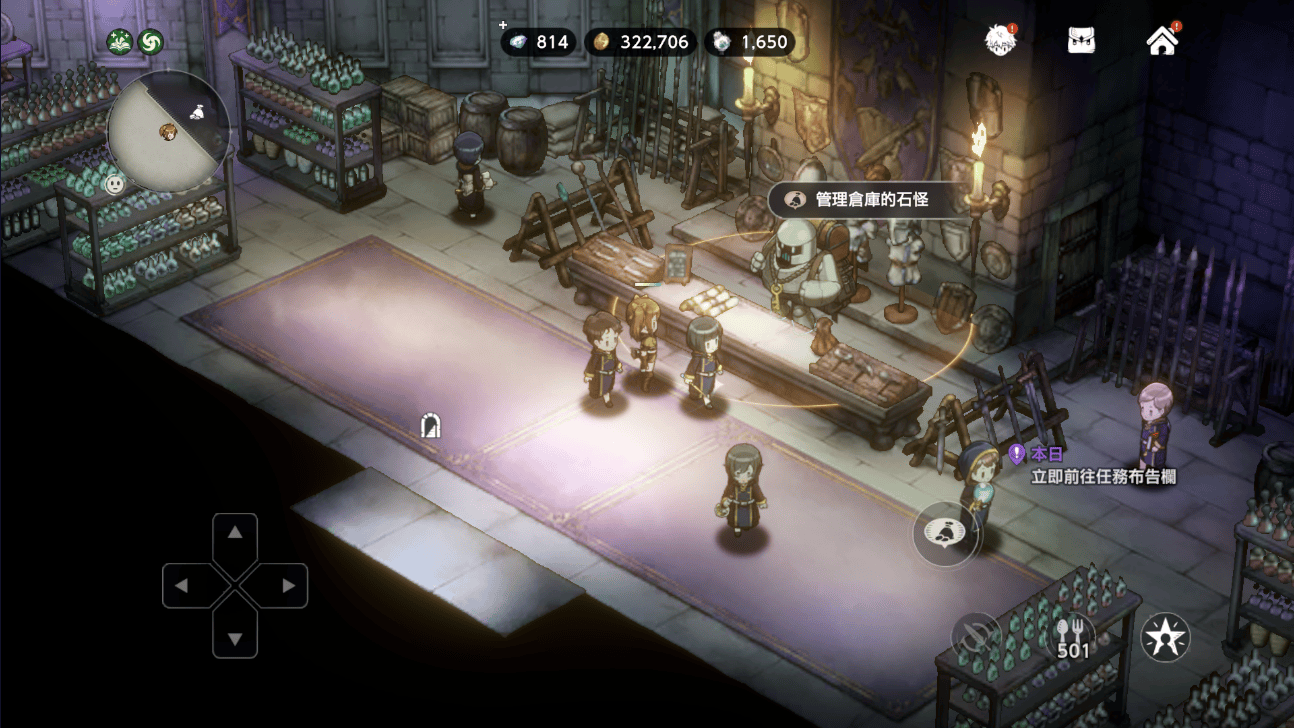
Task: Open the circular minimap
Action: 168,131
